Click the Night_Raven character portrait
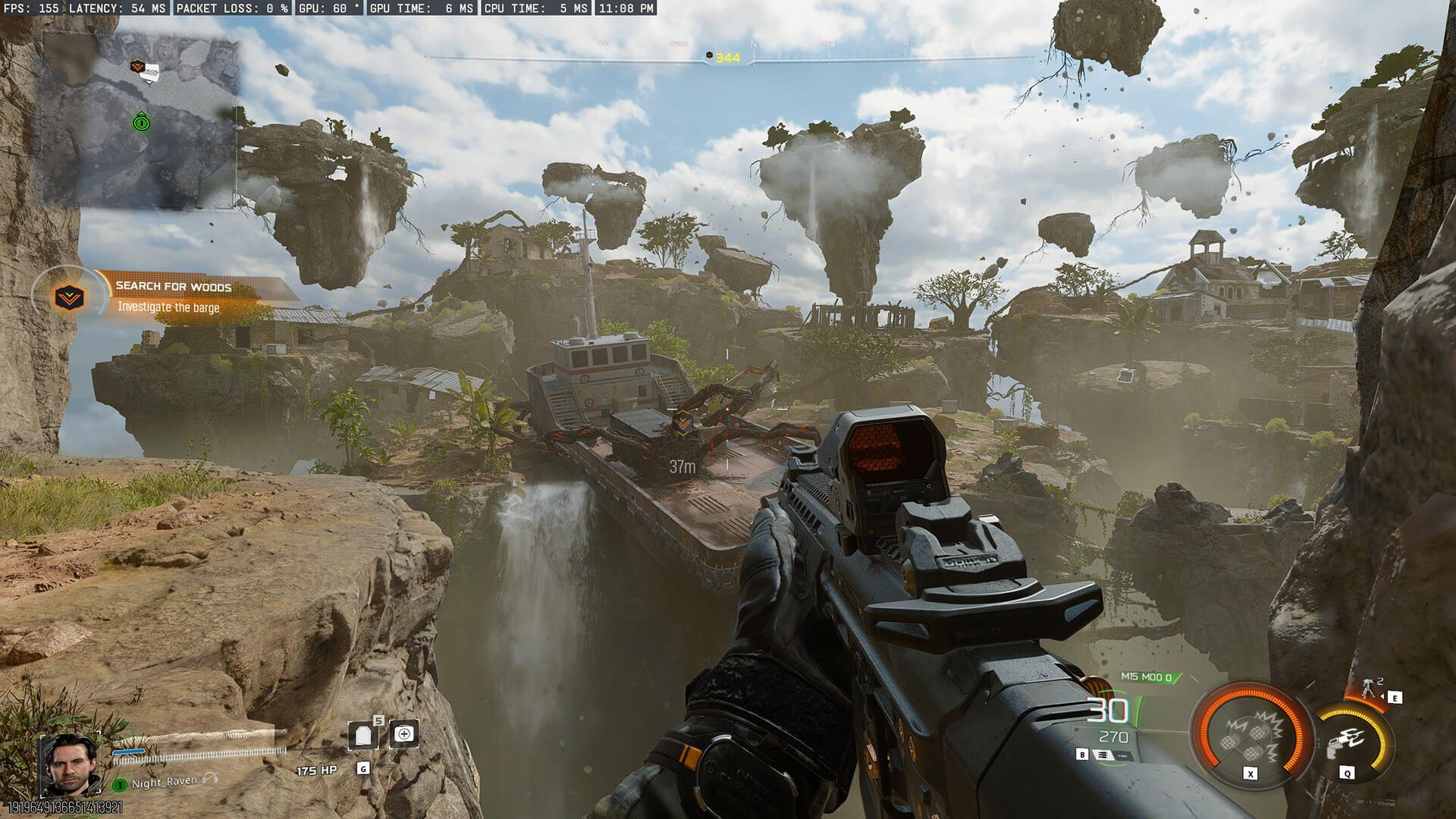The height and width of the screenshot is (819, 1456). (69, 764)
